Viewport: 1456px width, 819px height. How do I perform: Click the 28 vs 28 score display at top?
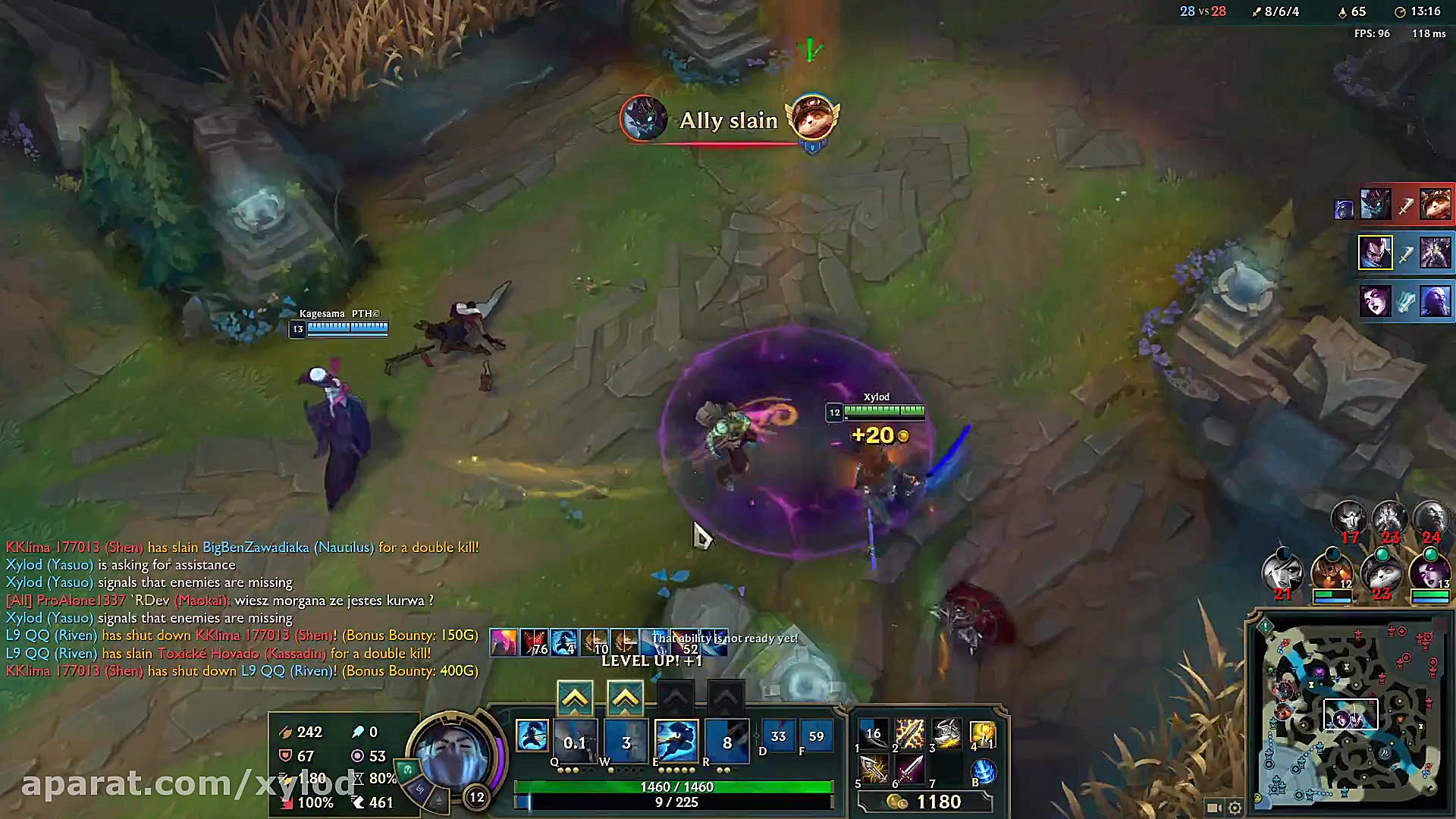click(1203, 11)
